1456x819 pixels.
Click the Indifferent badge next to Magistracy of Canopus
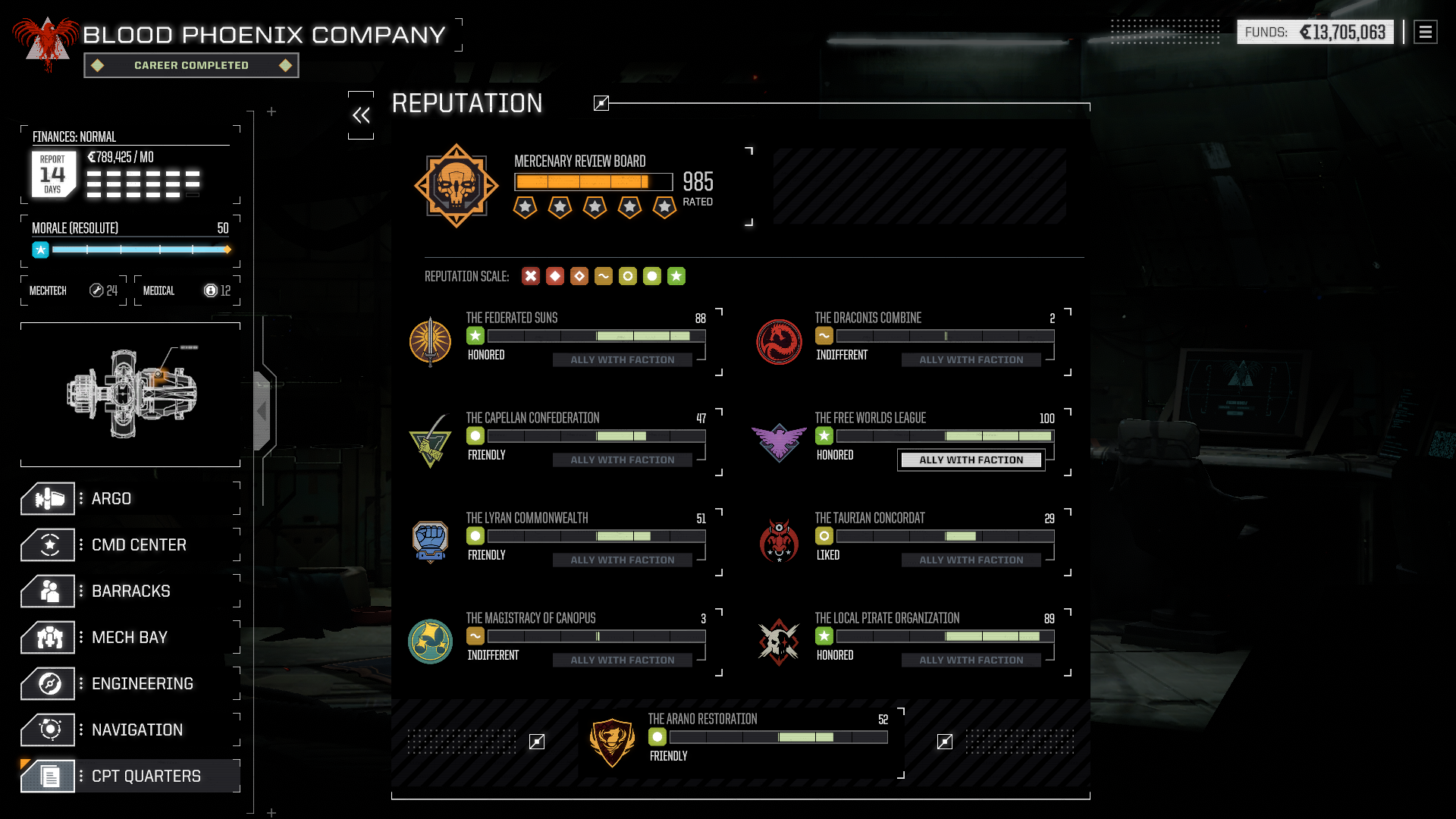coord(475,635)
